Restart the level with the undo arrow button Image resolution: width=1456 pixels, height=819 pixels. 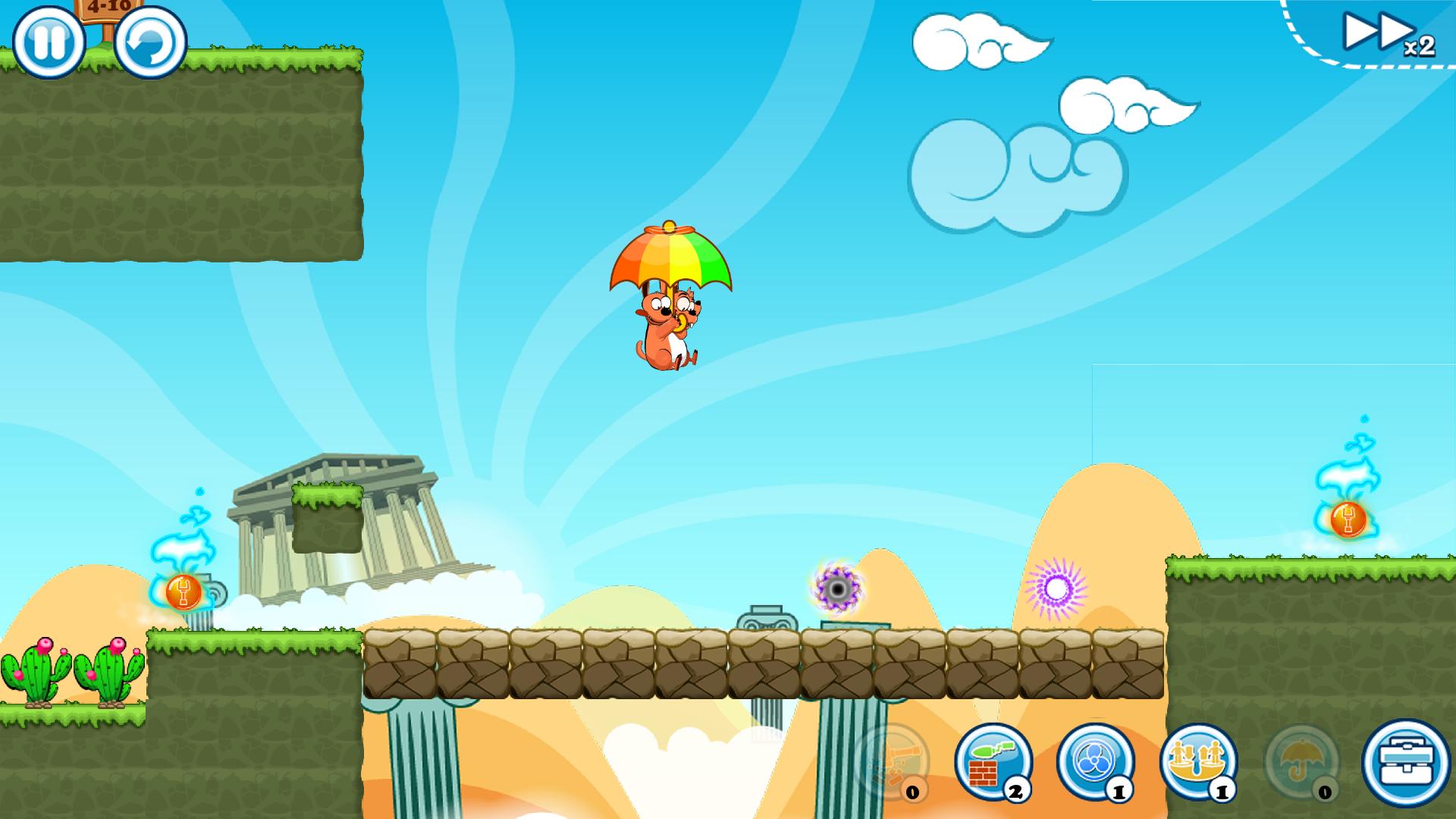click(150, 42)
